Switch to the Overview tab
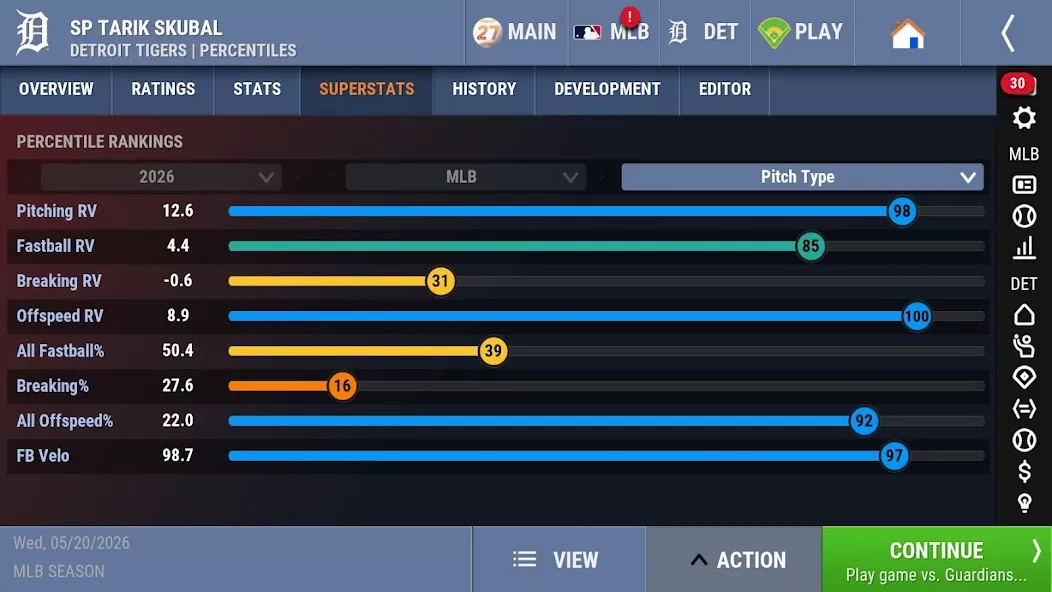Viewport: 1052px width, 592px height. 56,90
